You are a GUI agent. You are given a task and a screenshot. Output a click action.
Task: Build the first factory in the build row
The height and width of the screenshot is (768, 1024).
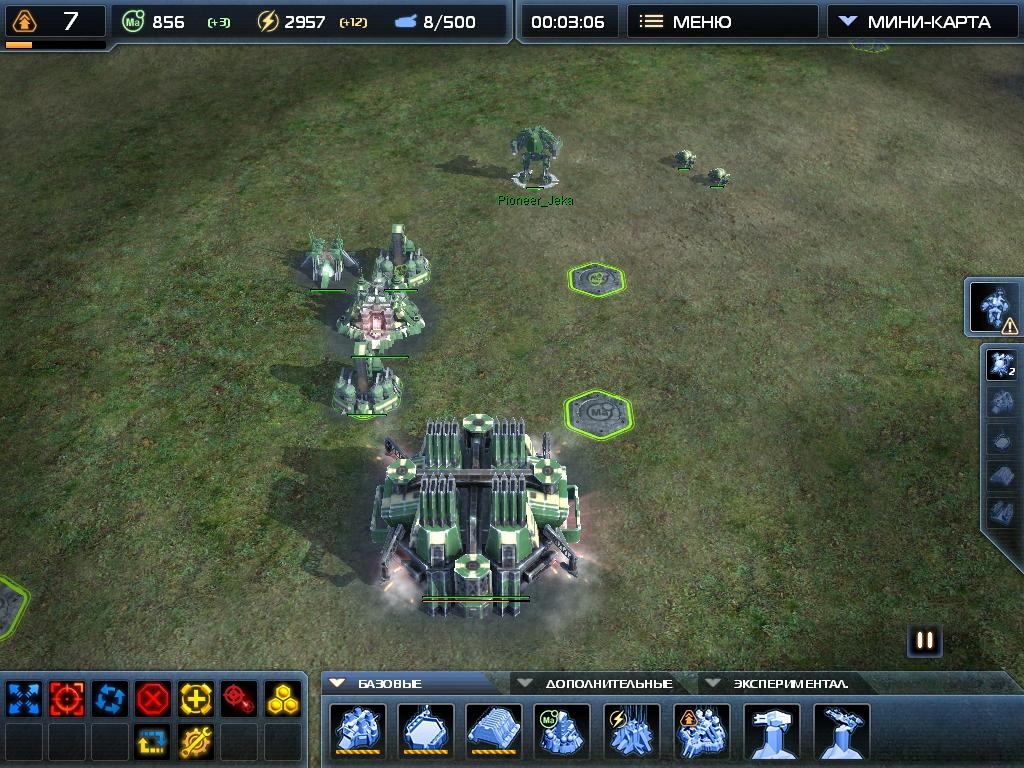[356, 731]
